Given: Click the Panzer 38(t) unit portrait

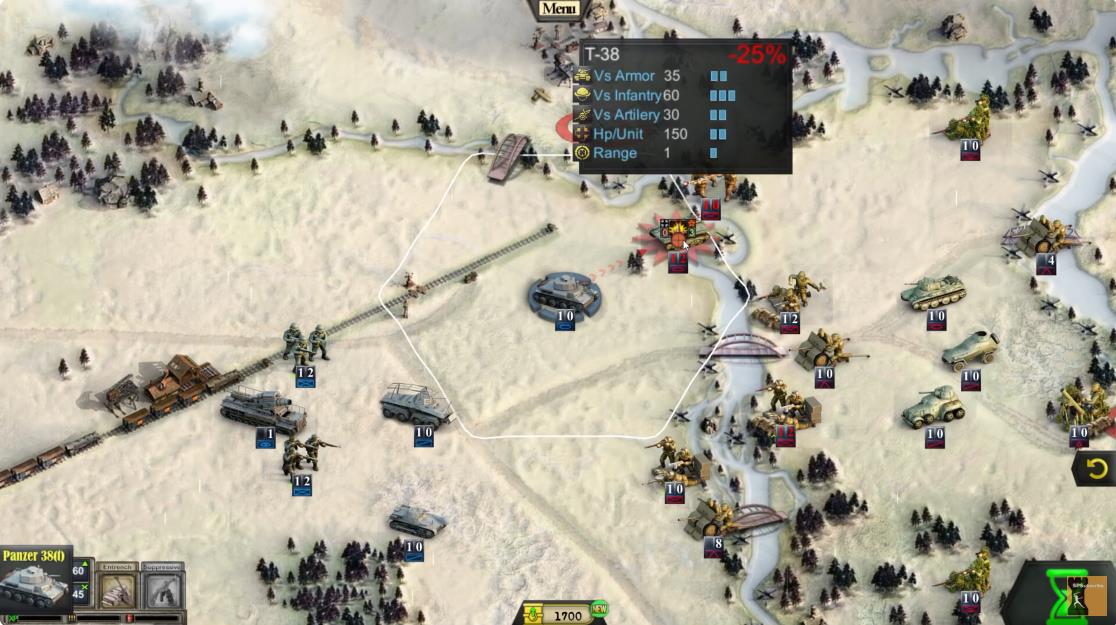Looking at the screenshot, I should click(34, 586).
